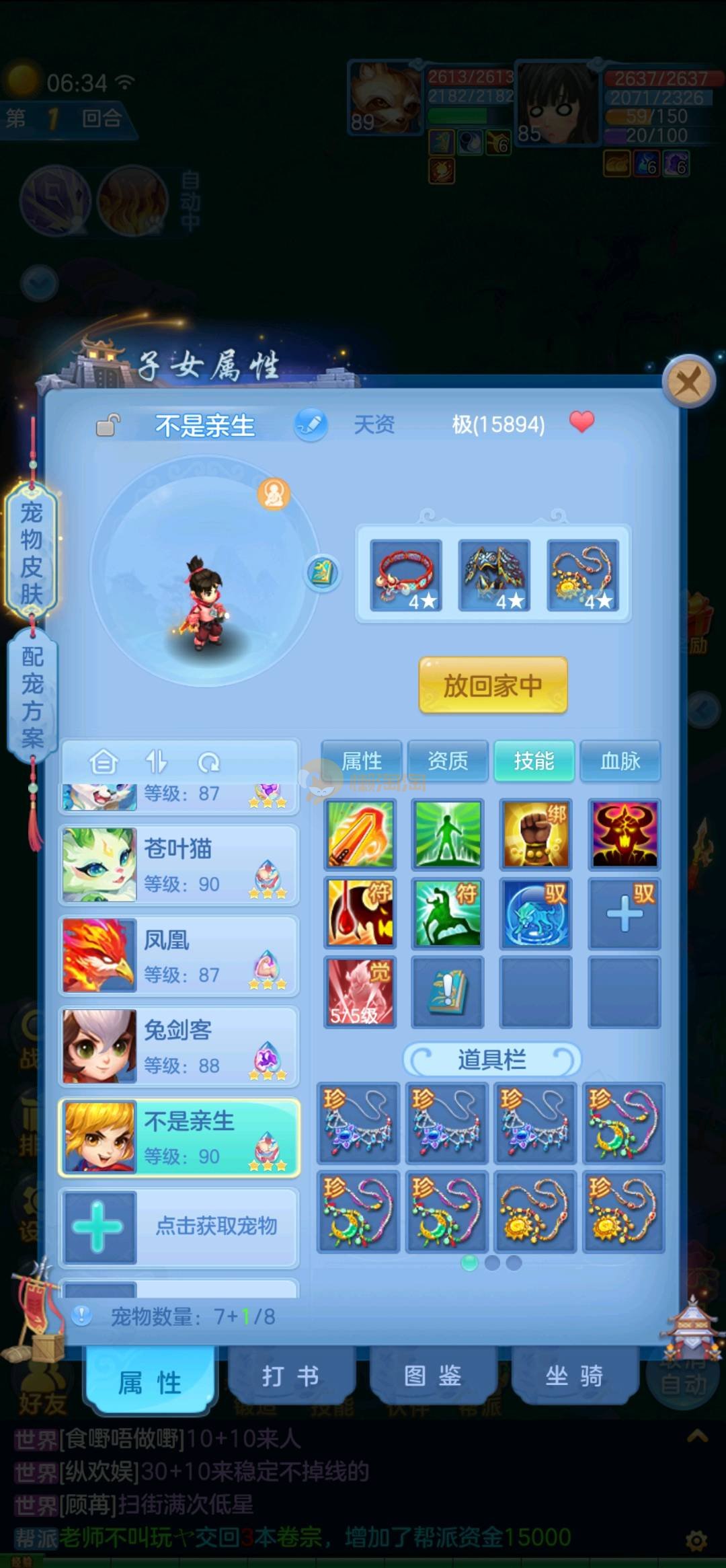The image size is (726, 1568).
Task: Switch to the 属性 sub-tab
Action: [362, 761]
